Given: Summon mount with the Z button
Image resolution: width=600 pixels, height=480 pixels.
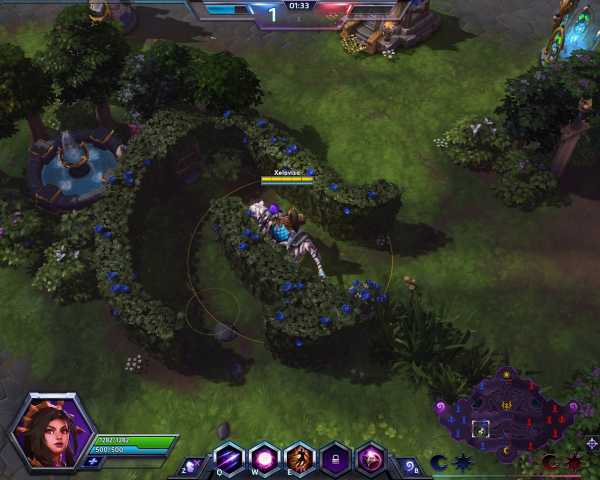Looking at the screenshot, I should [x=192, y=465].
